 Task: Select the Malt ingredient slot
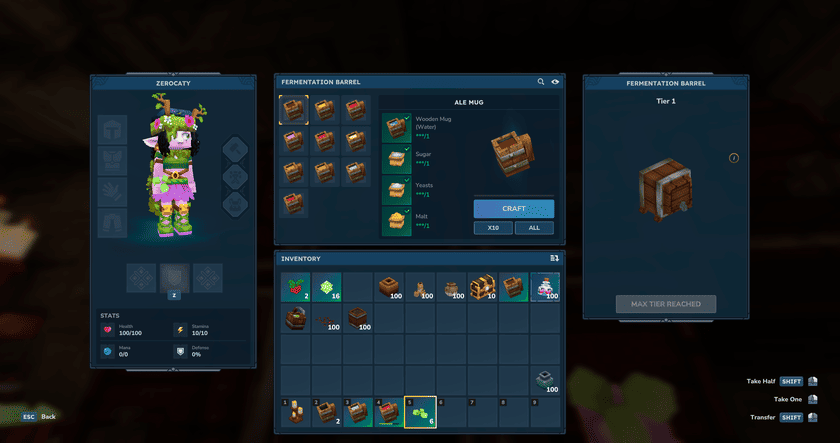pyautogui.click(x=397, y=221)
